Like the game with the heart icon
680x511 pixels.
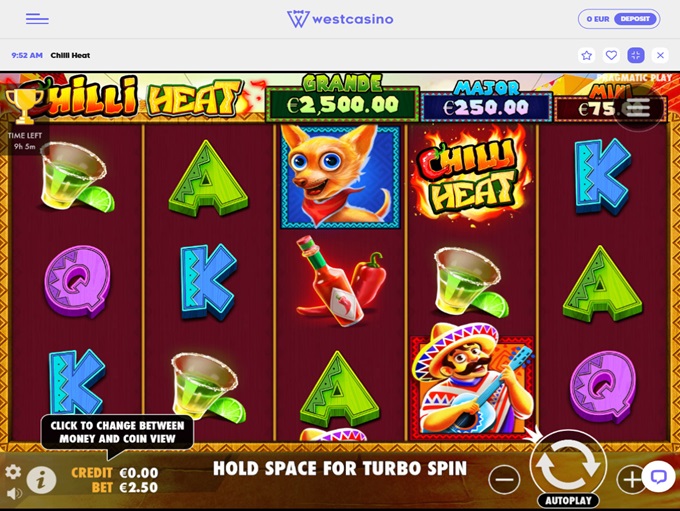tap(611, 55)
